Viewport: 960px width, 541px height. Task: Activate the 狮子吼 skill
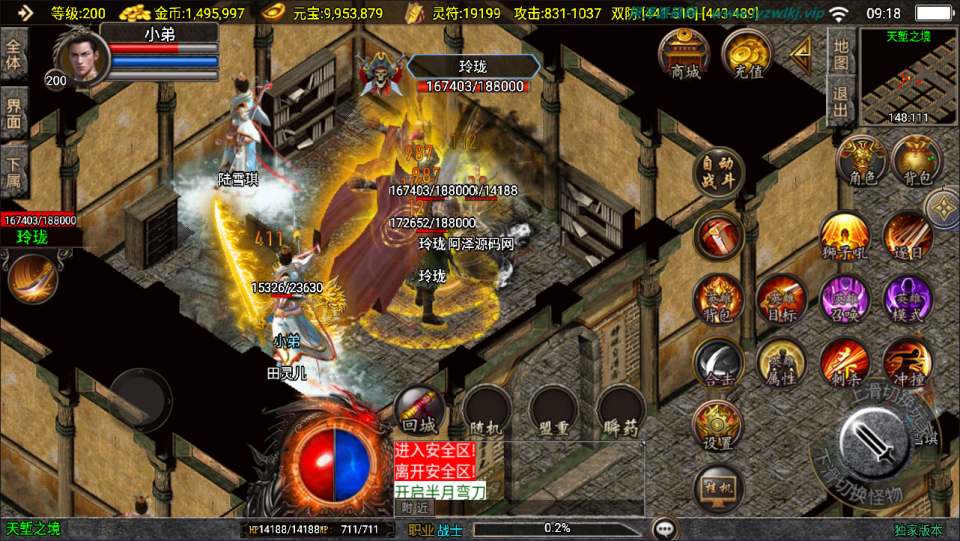coord(845,238)
